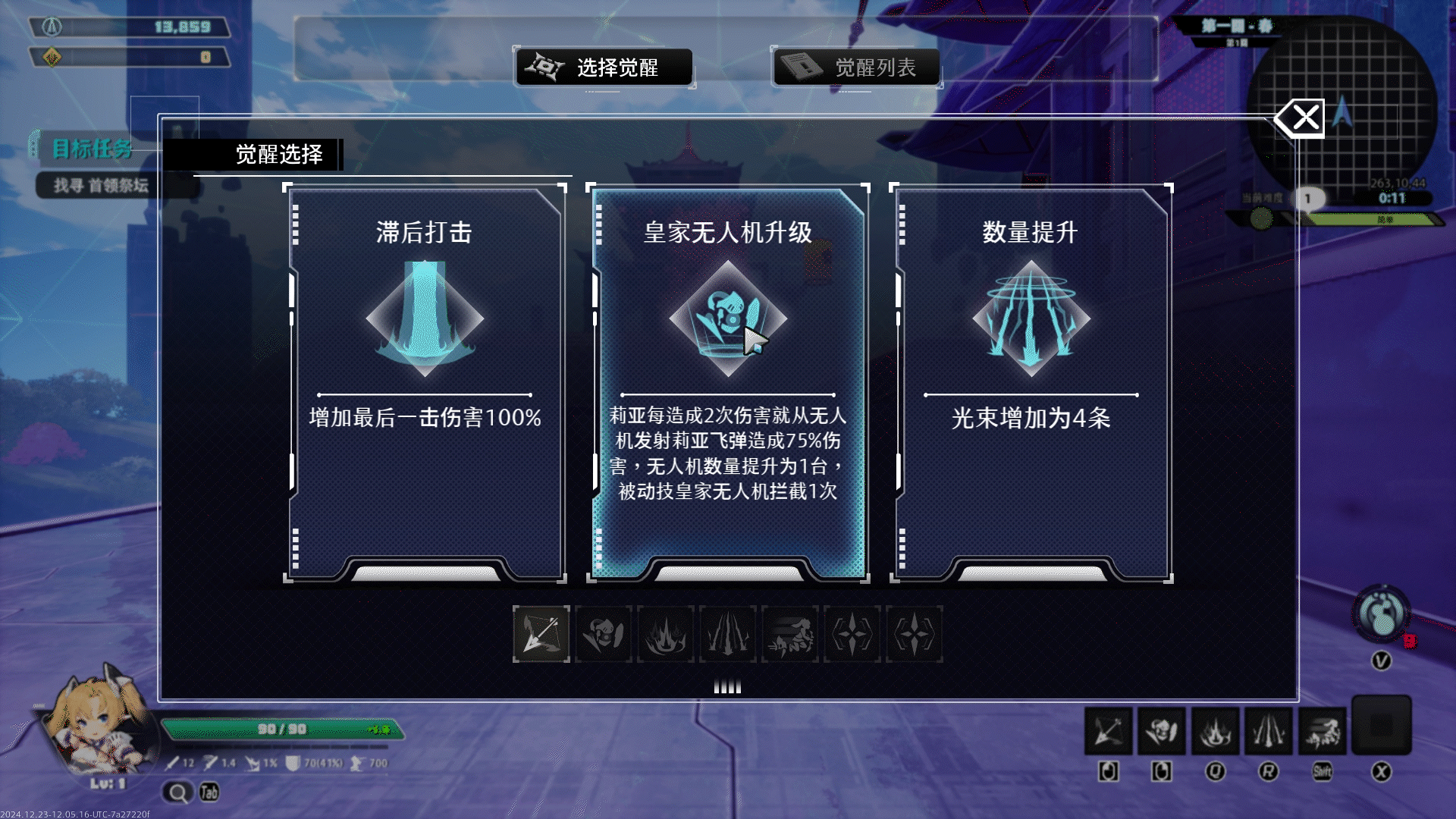Switch to the 选择觉醒 tab

coord(604,67)
